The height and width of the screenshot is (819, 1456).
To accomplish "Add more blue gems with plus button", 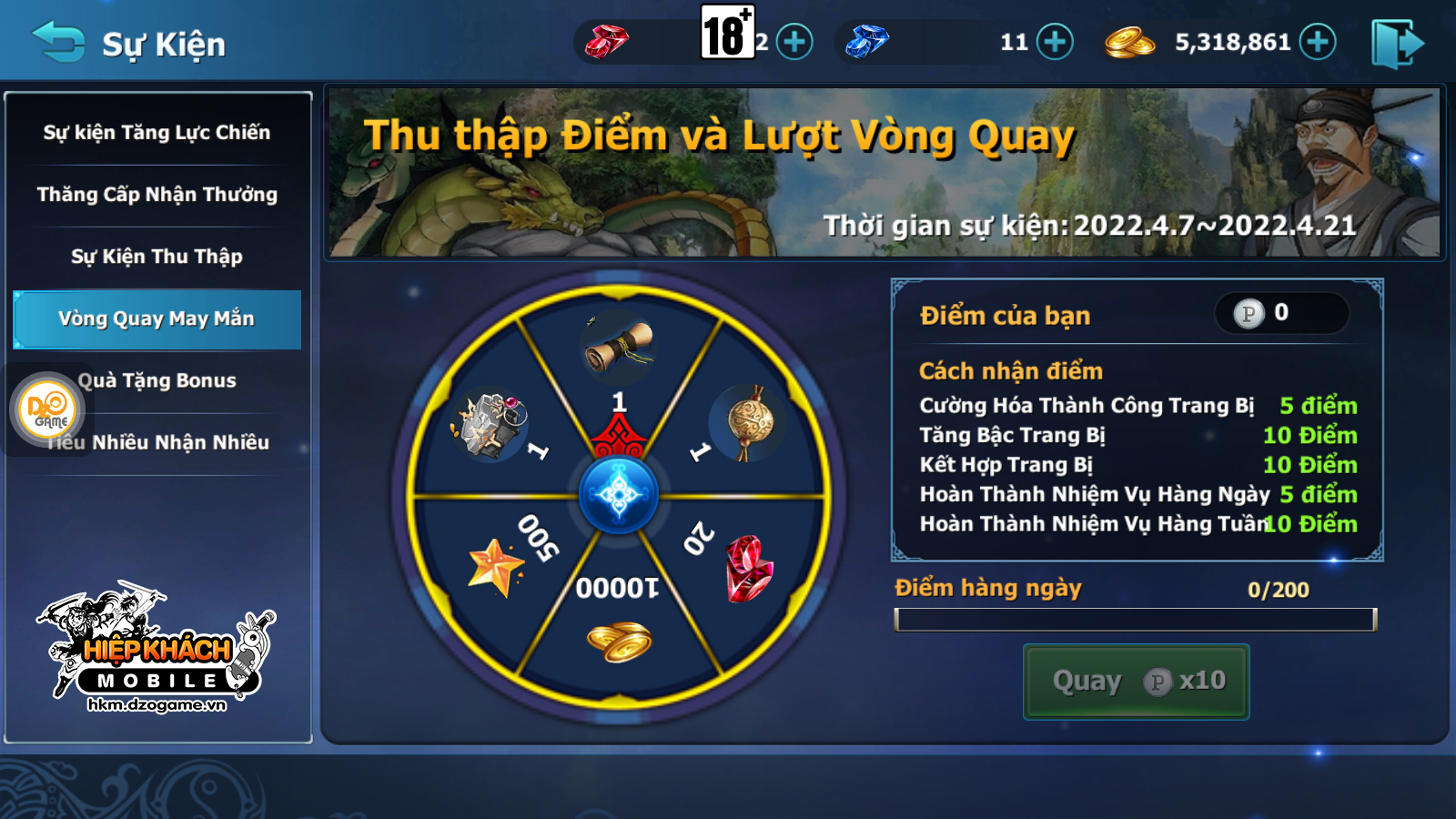I will coord(1055,42).
